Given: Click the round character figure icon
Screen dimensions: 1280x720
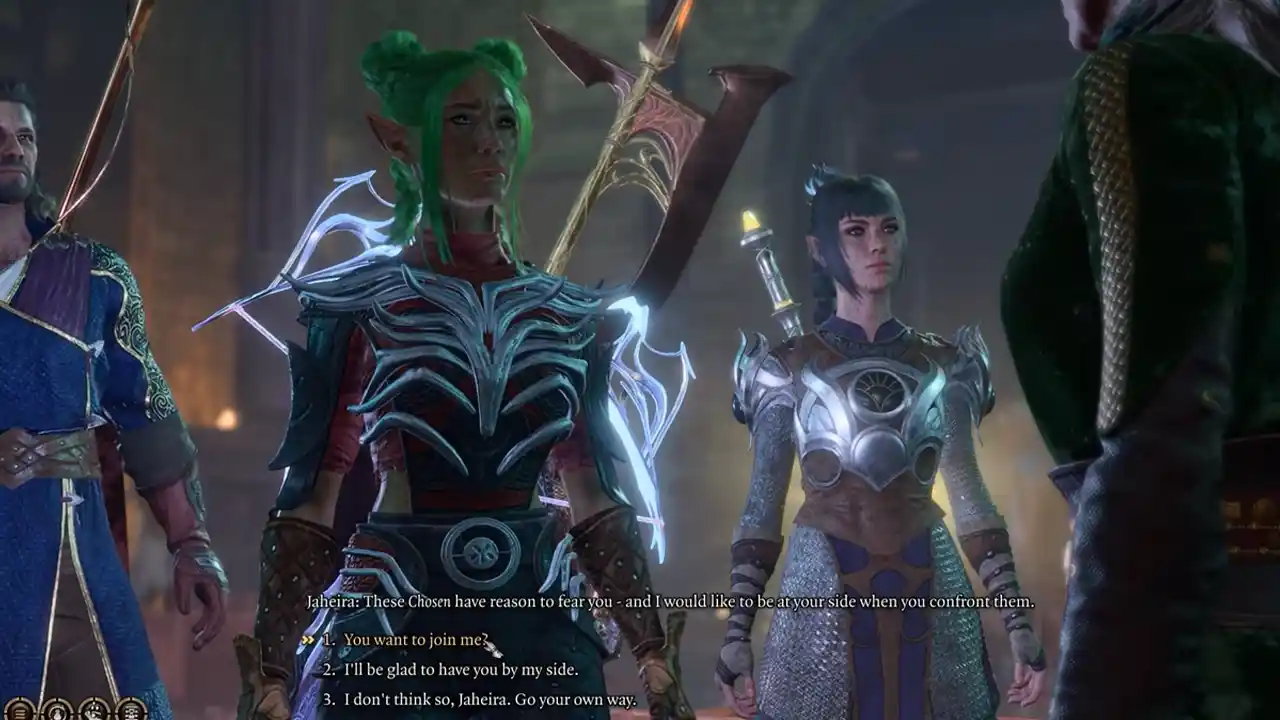Looking at the screenshot, I should coord(56,710).
